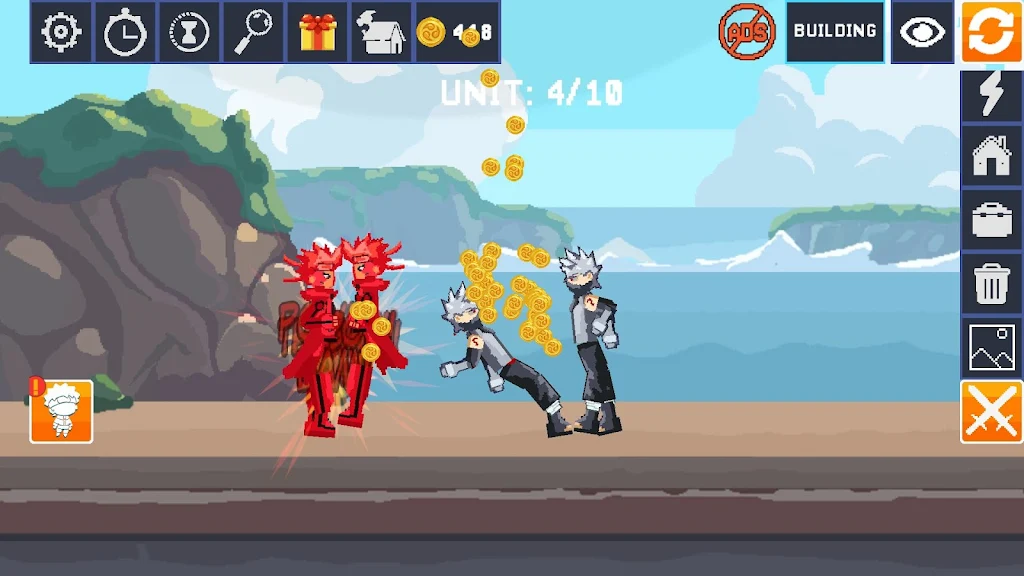Open the house building icon

click(x=991, y=157)
